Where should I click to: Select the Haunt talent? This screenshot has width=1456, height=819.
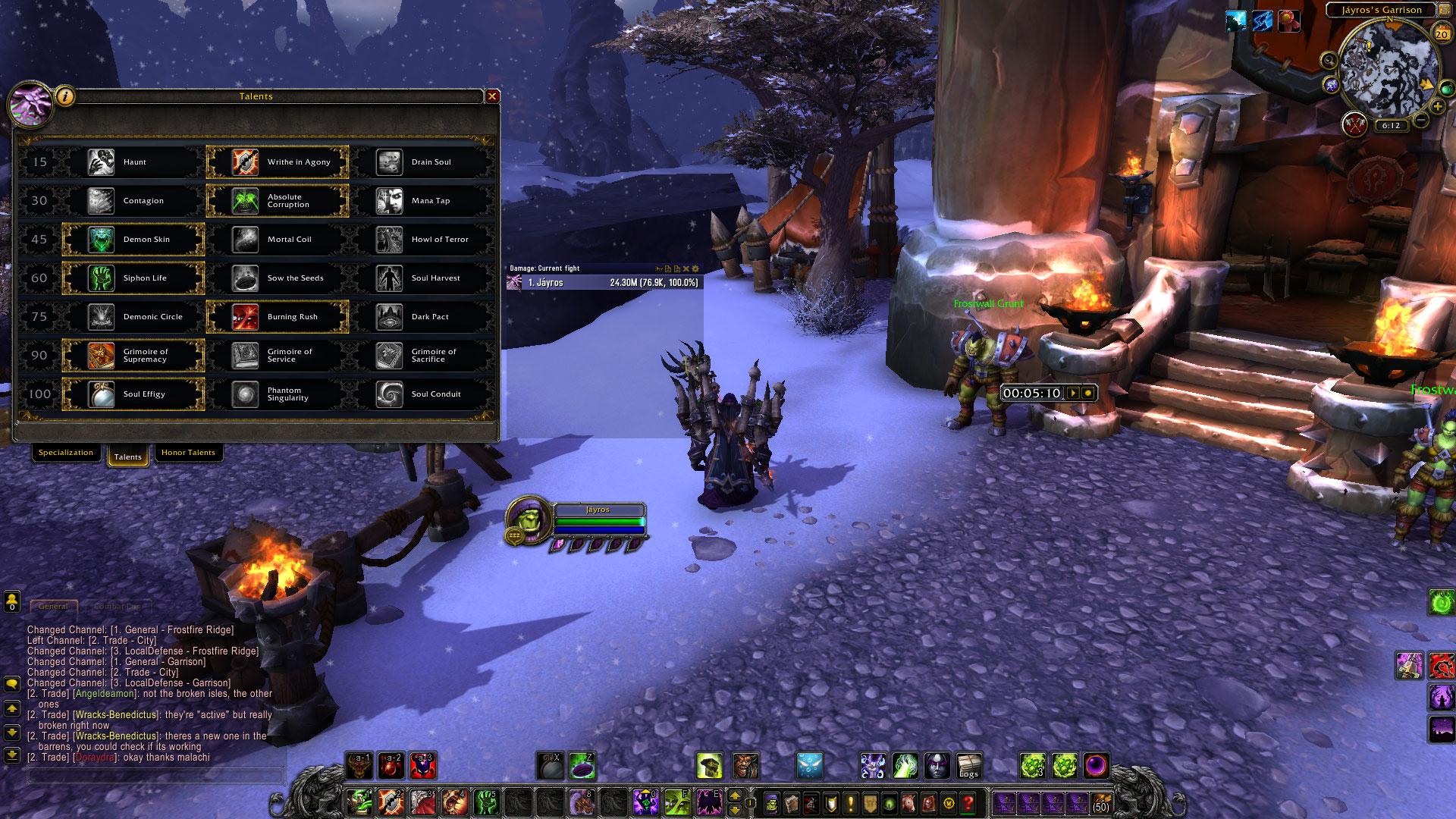(x=133, y=162)
